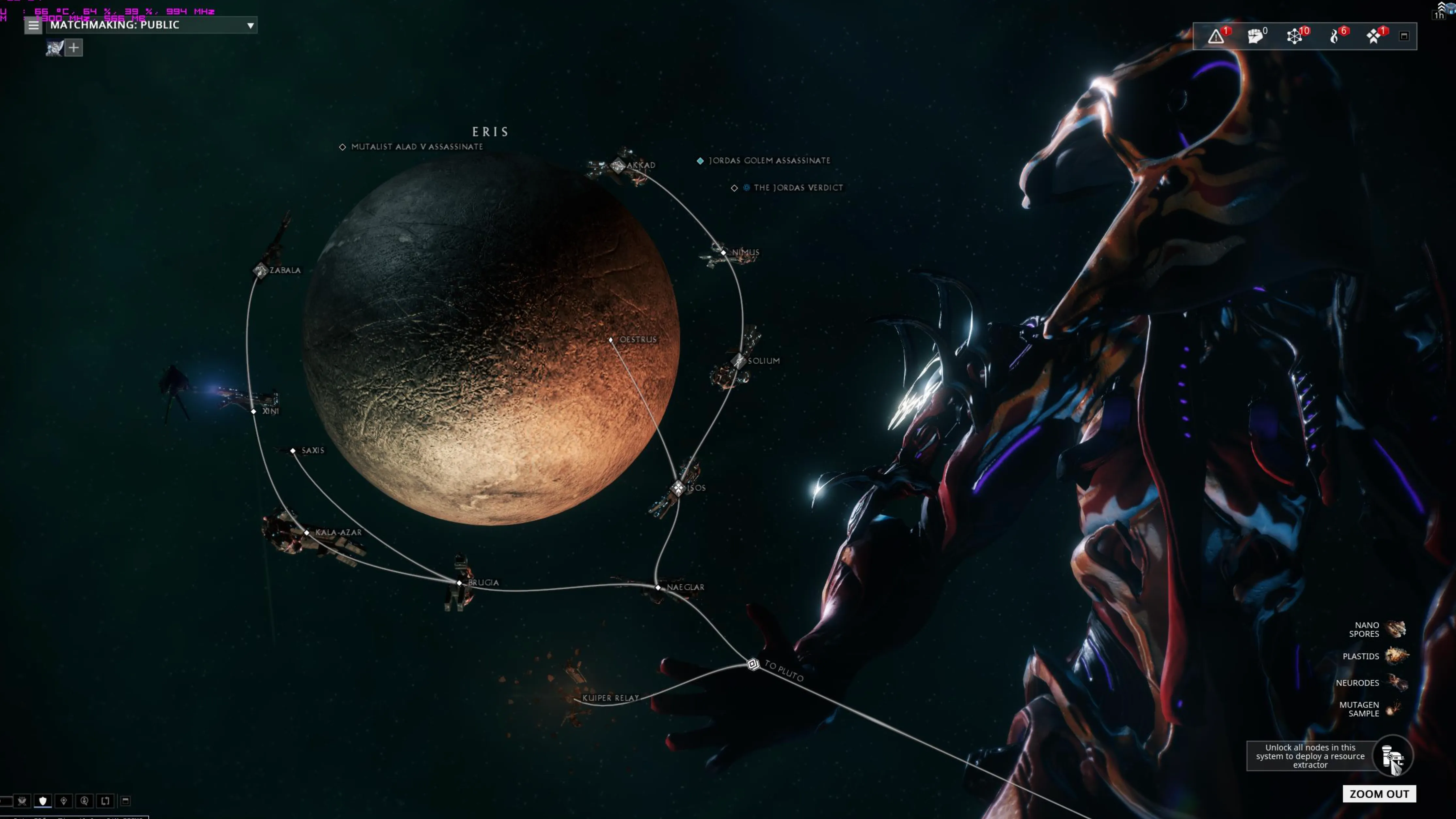Select the resource extractor drone icon

1393,756
